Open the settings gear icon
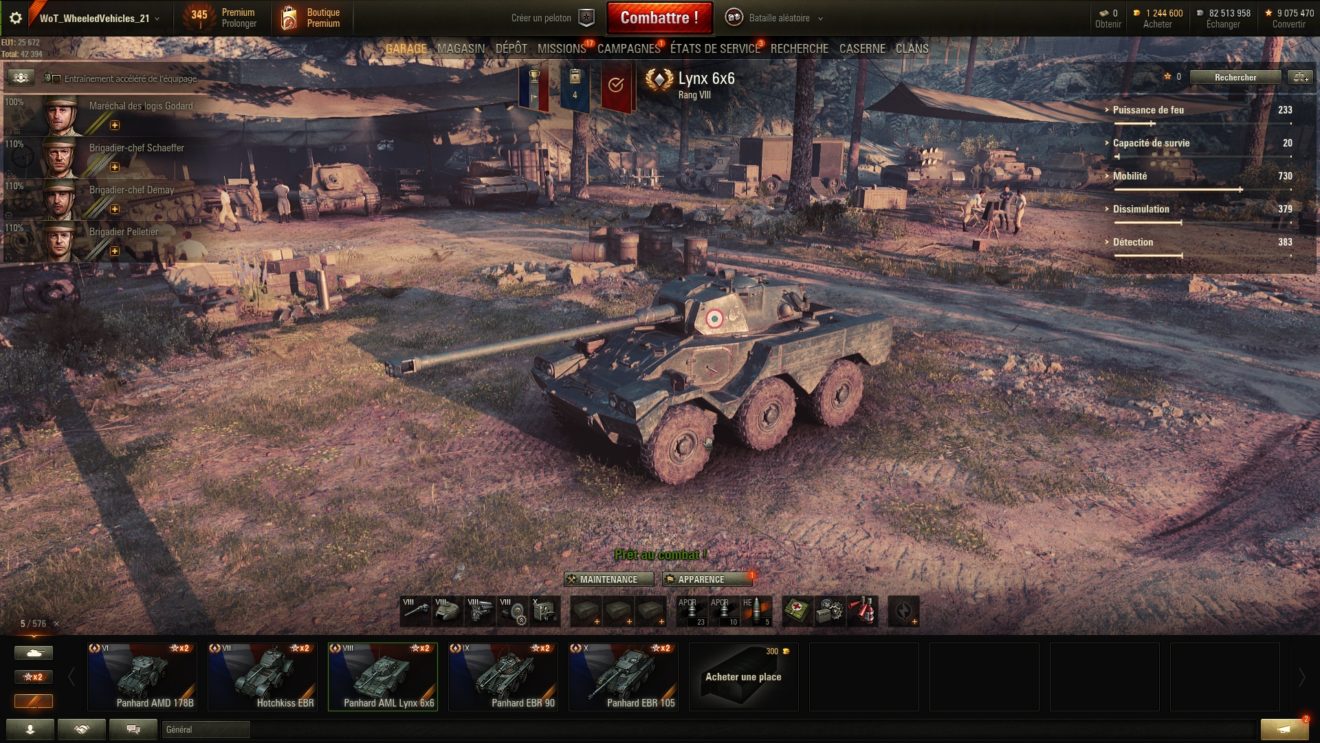The height and width of the screenshot is (743, 1320). coord(15,18)
